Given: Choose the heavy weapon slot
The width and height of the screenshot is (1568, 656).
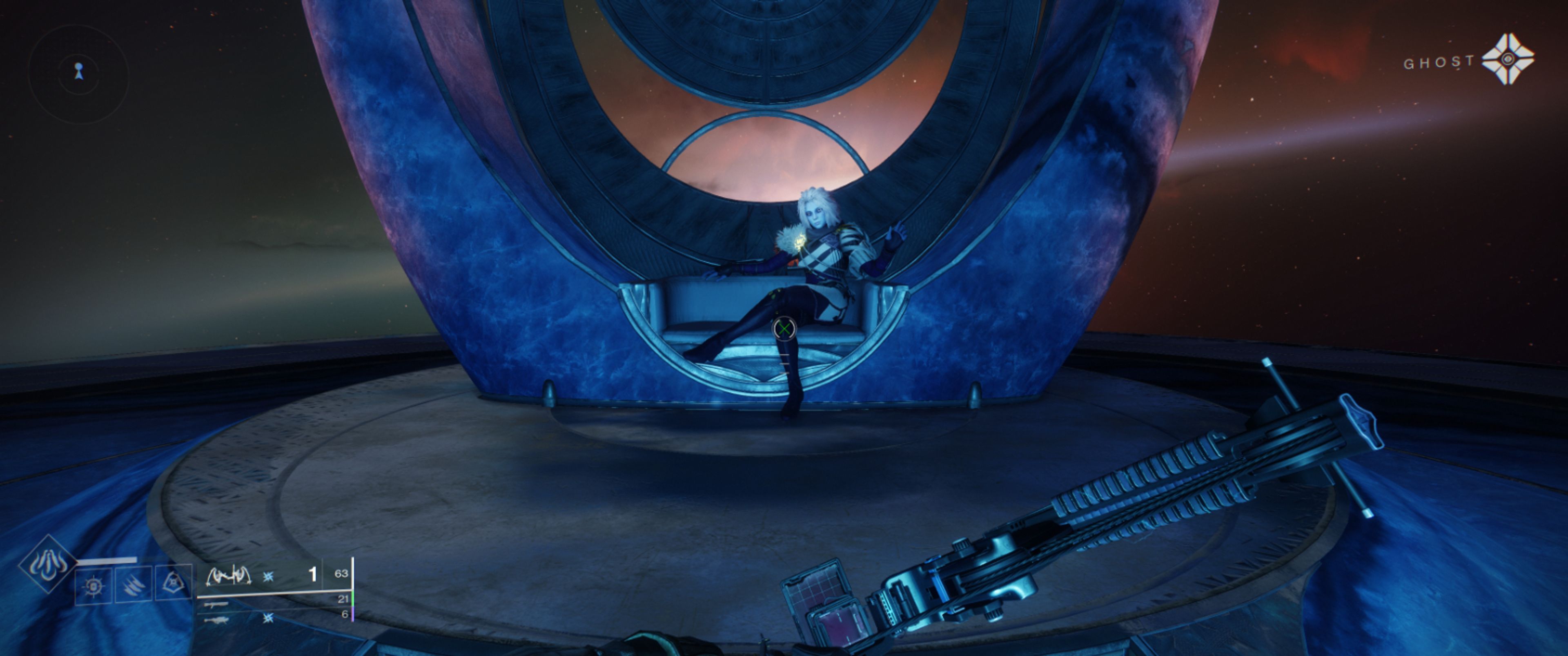Looking at the screenshot, I should tap(217, 620).
